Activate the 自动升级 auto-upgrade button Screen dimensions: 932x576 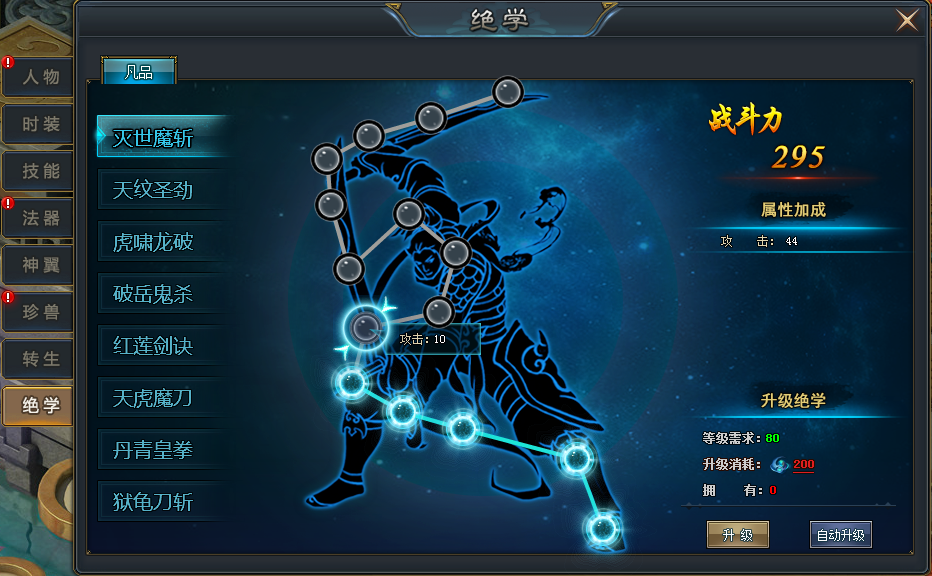840,535
